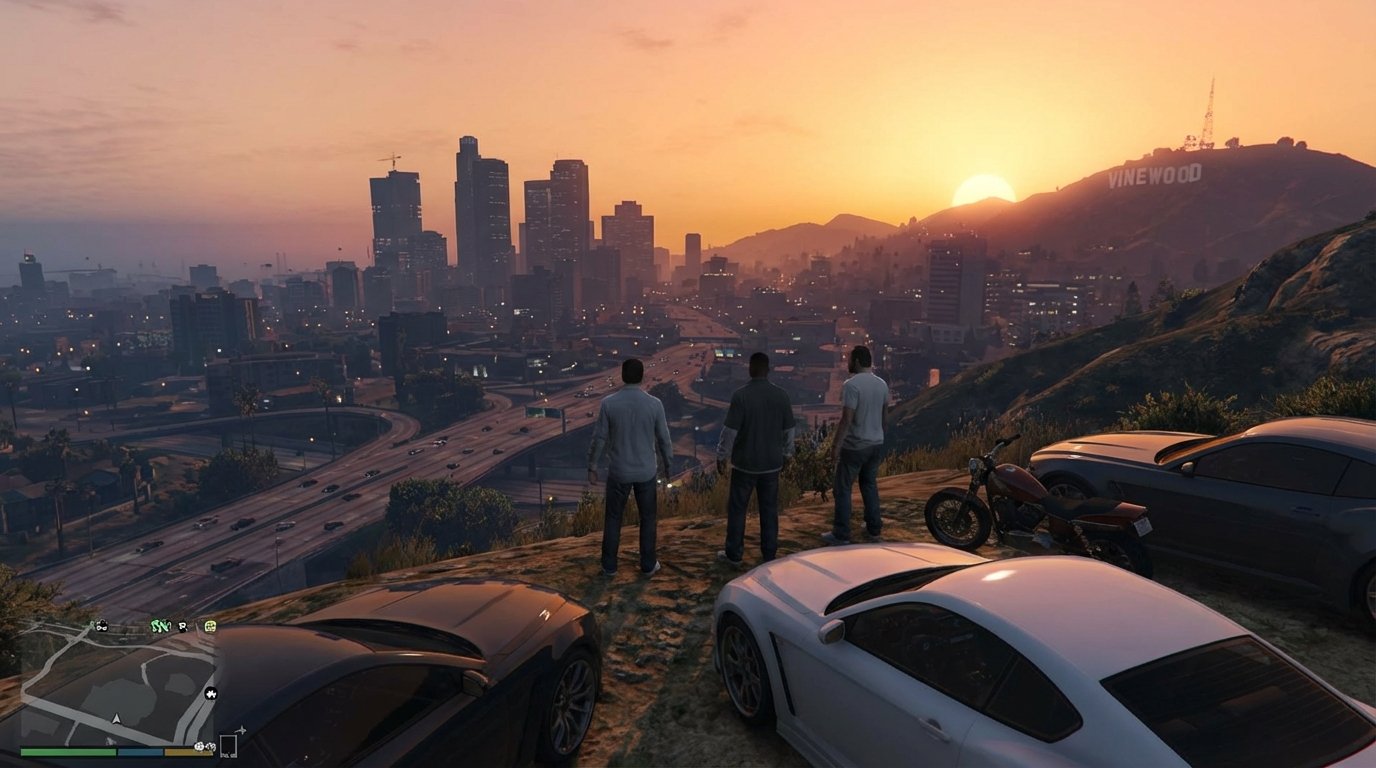Screen dimensions: 1376x768
Task: Click the green health bar segment
Action: point(66,751)
